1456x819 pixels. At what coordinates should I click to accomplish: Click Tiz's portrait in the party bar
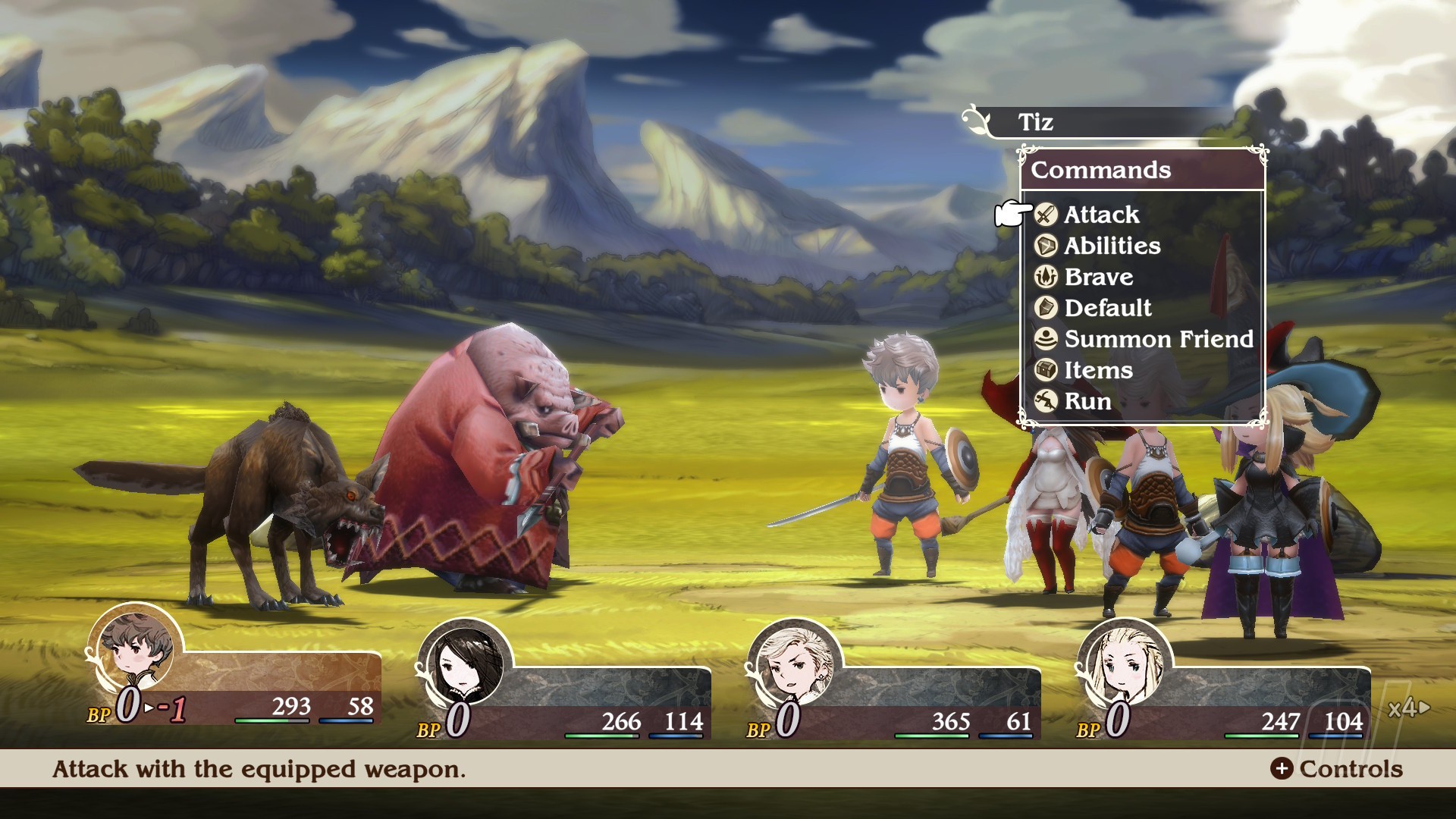coord(136,649)
